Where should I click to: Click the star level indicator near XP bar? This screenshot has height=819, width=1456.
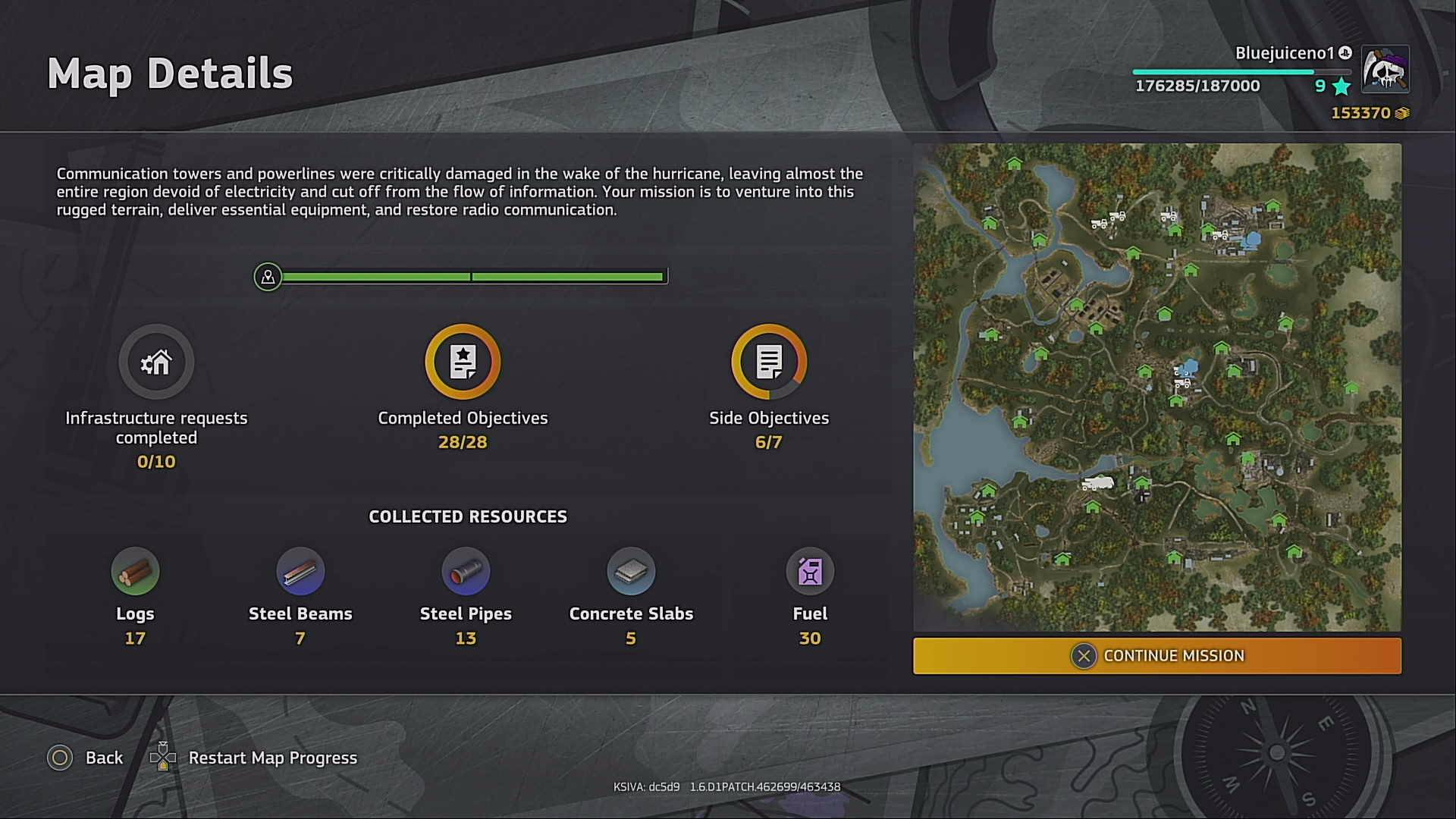pyautogui.click(x=1339, y=86)
